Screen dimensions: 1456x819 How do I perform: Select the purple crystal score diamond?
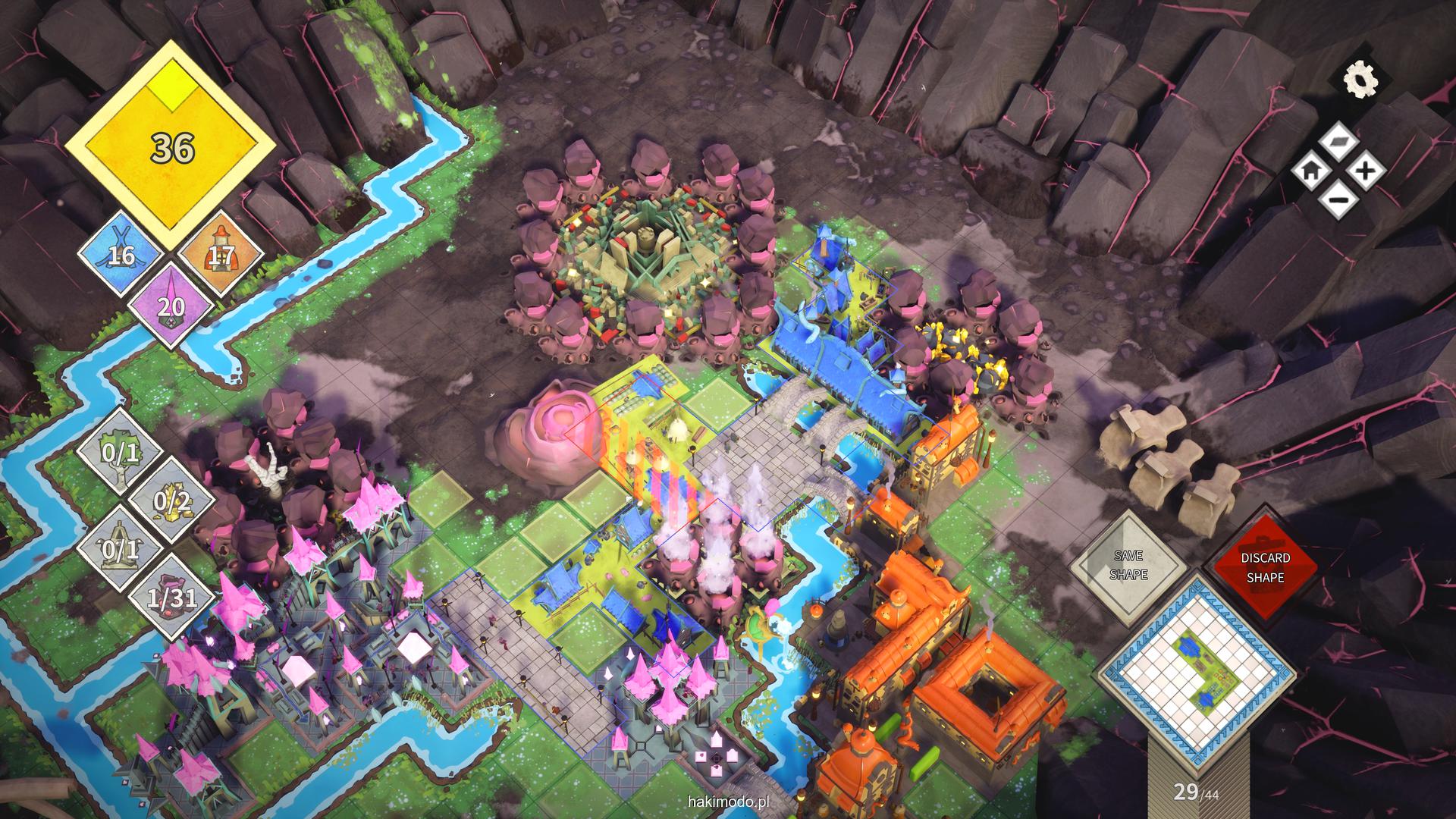[171, 306]
